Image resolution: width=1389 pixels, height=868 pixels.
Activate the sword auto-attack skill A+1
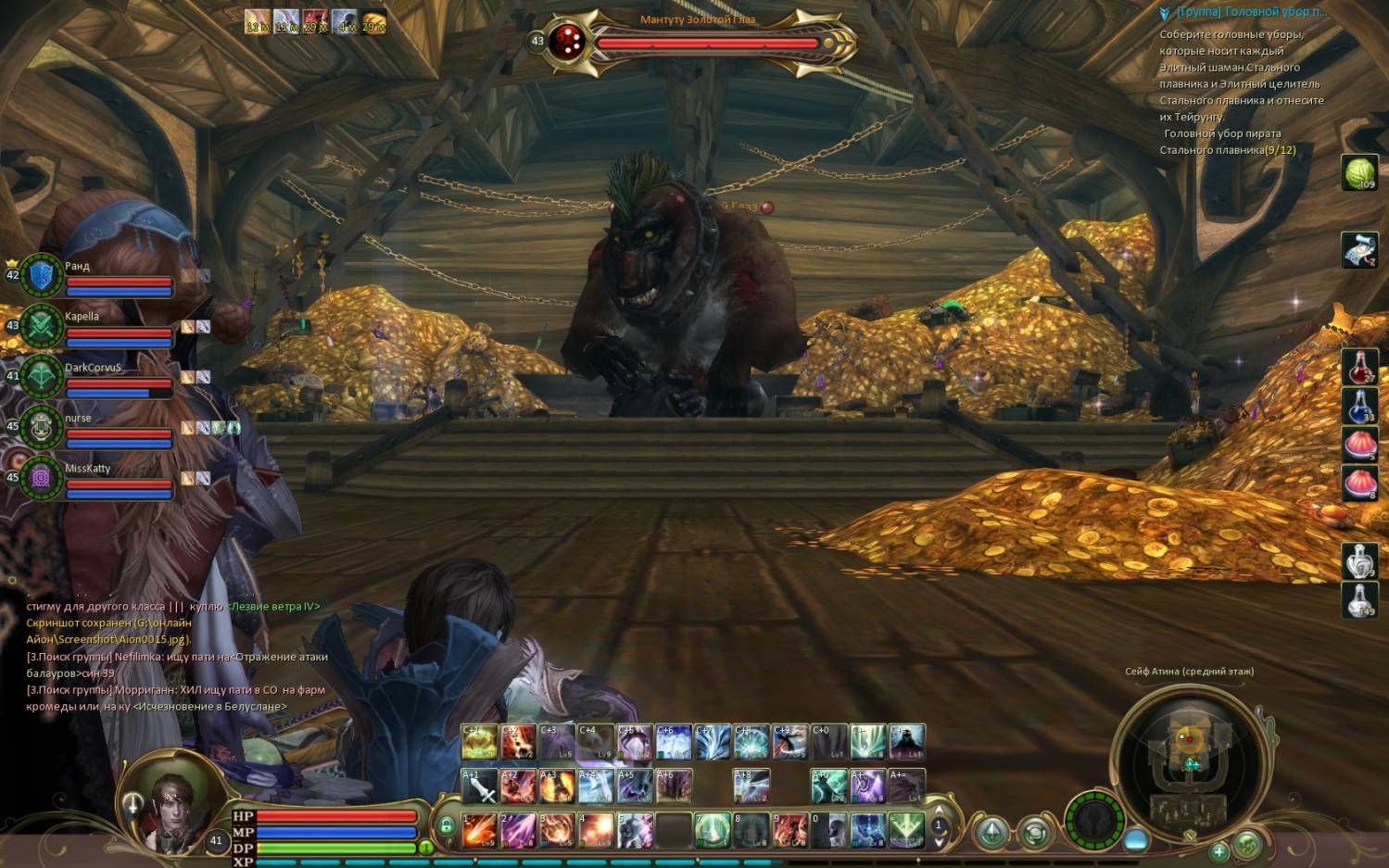[479, 786]
